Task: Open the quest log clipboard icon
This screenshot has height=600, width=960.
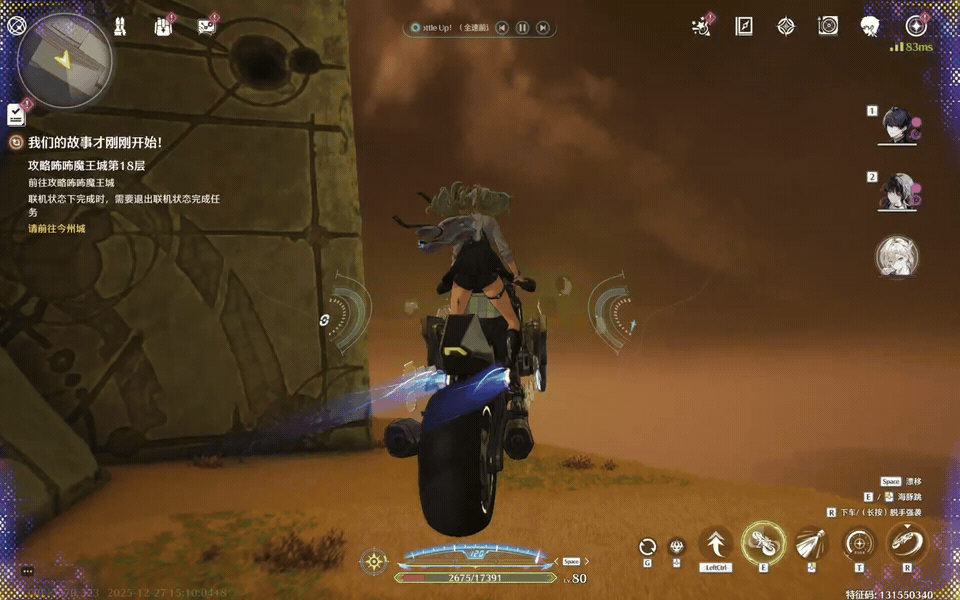Action: coord(16,113)
